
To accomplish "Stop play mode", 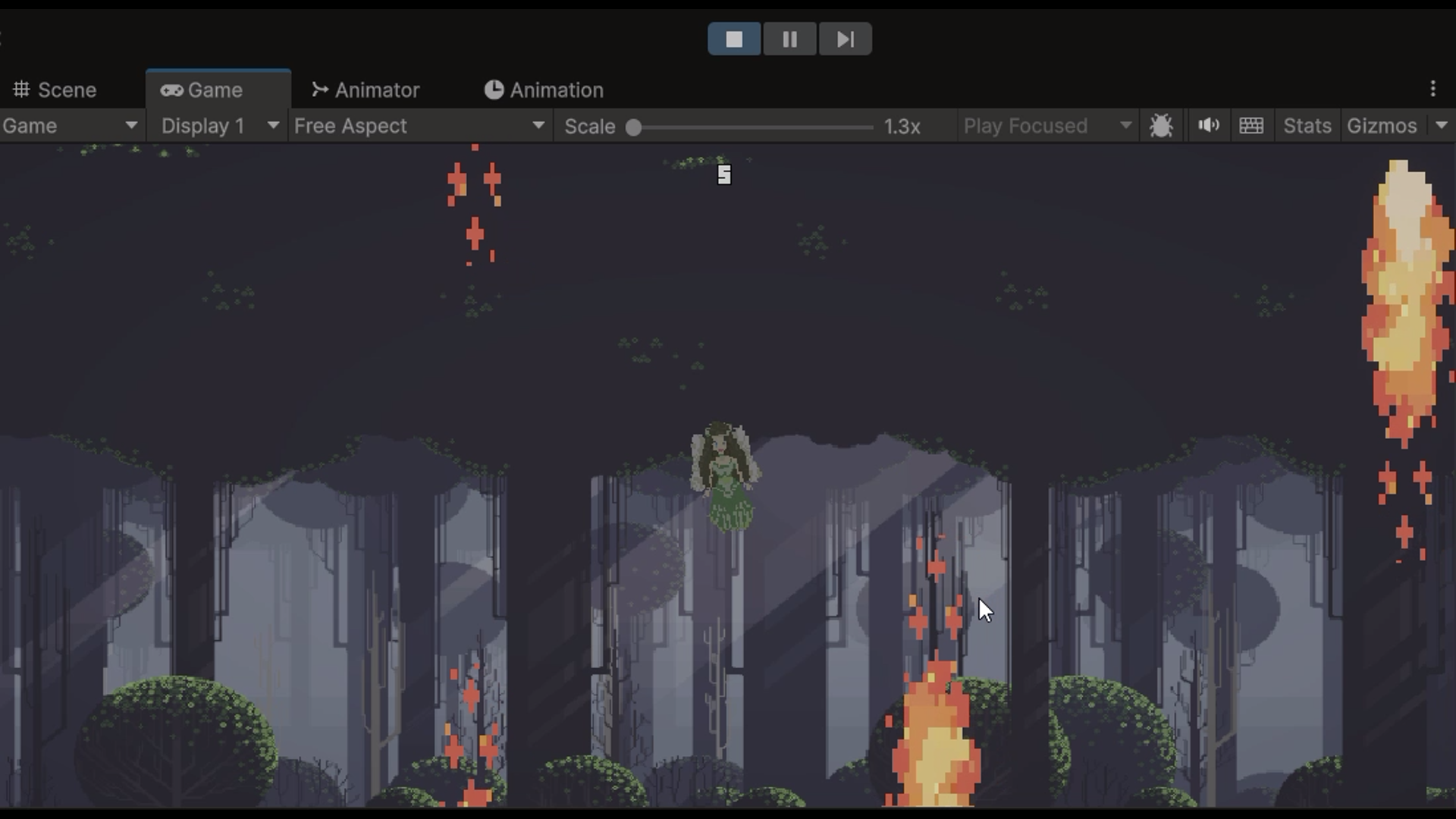I will (734, 39).
